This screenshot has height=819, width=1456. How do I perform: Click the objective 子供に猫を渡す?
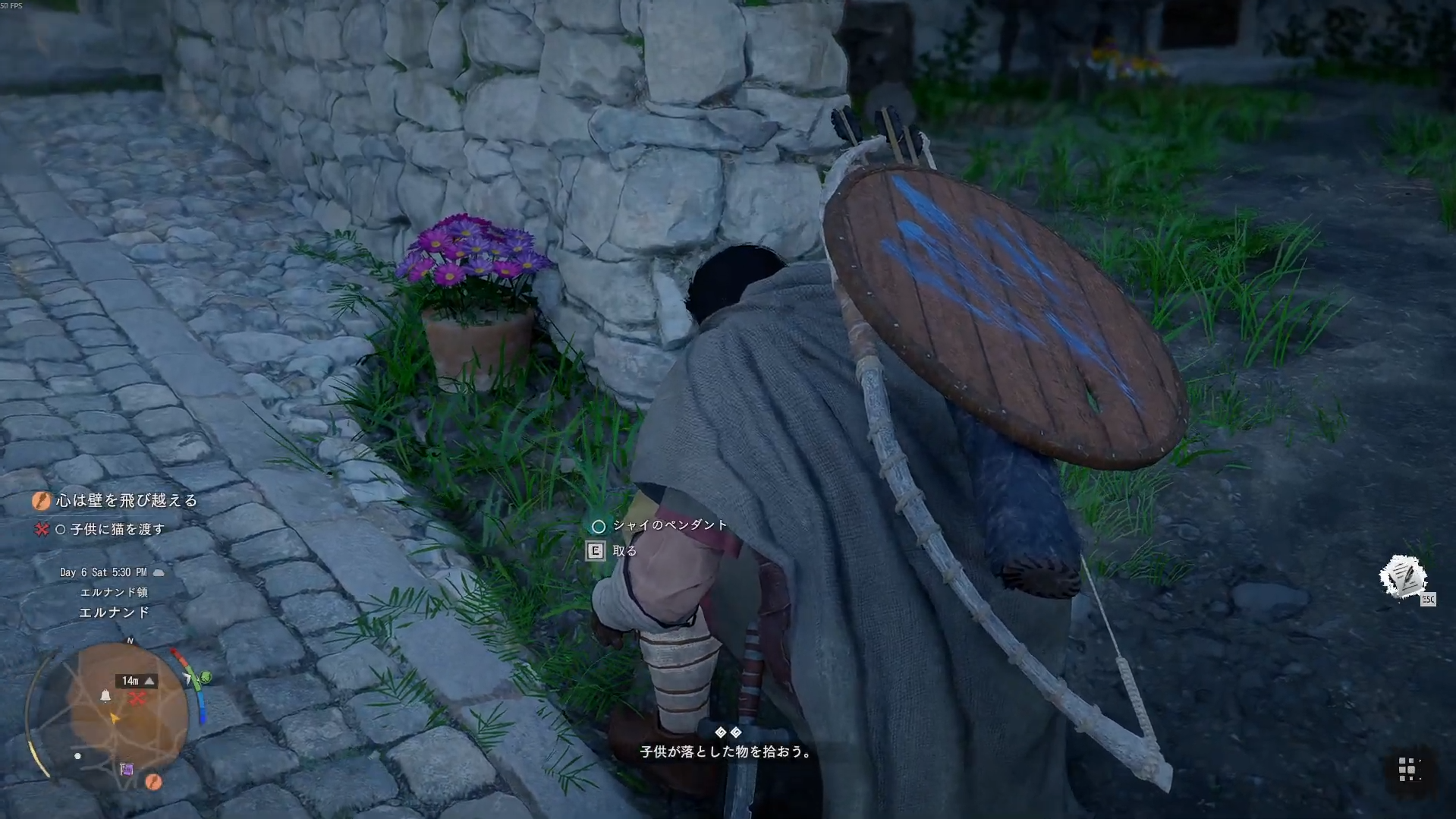[x=117, y=529]
